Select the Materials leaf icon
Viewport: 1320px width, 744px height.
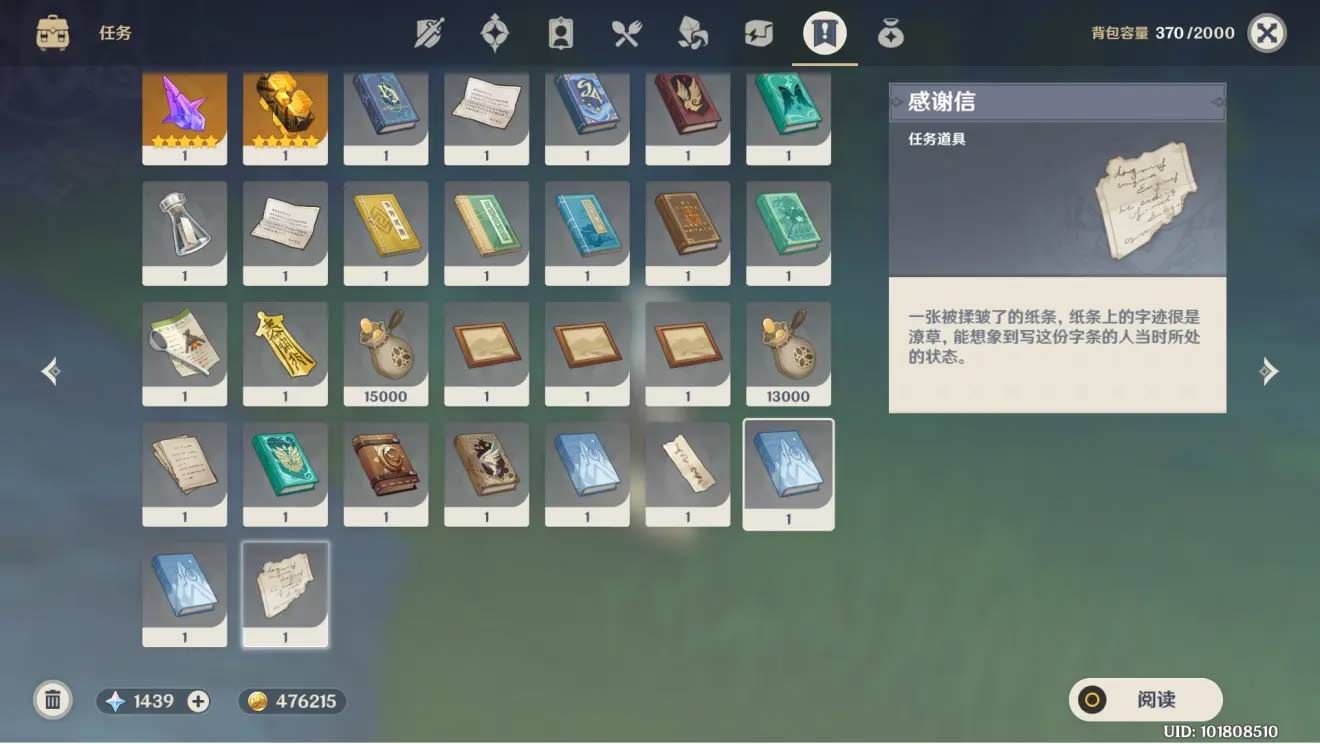pos(693,31)
